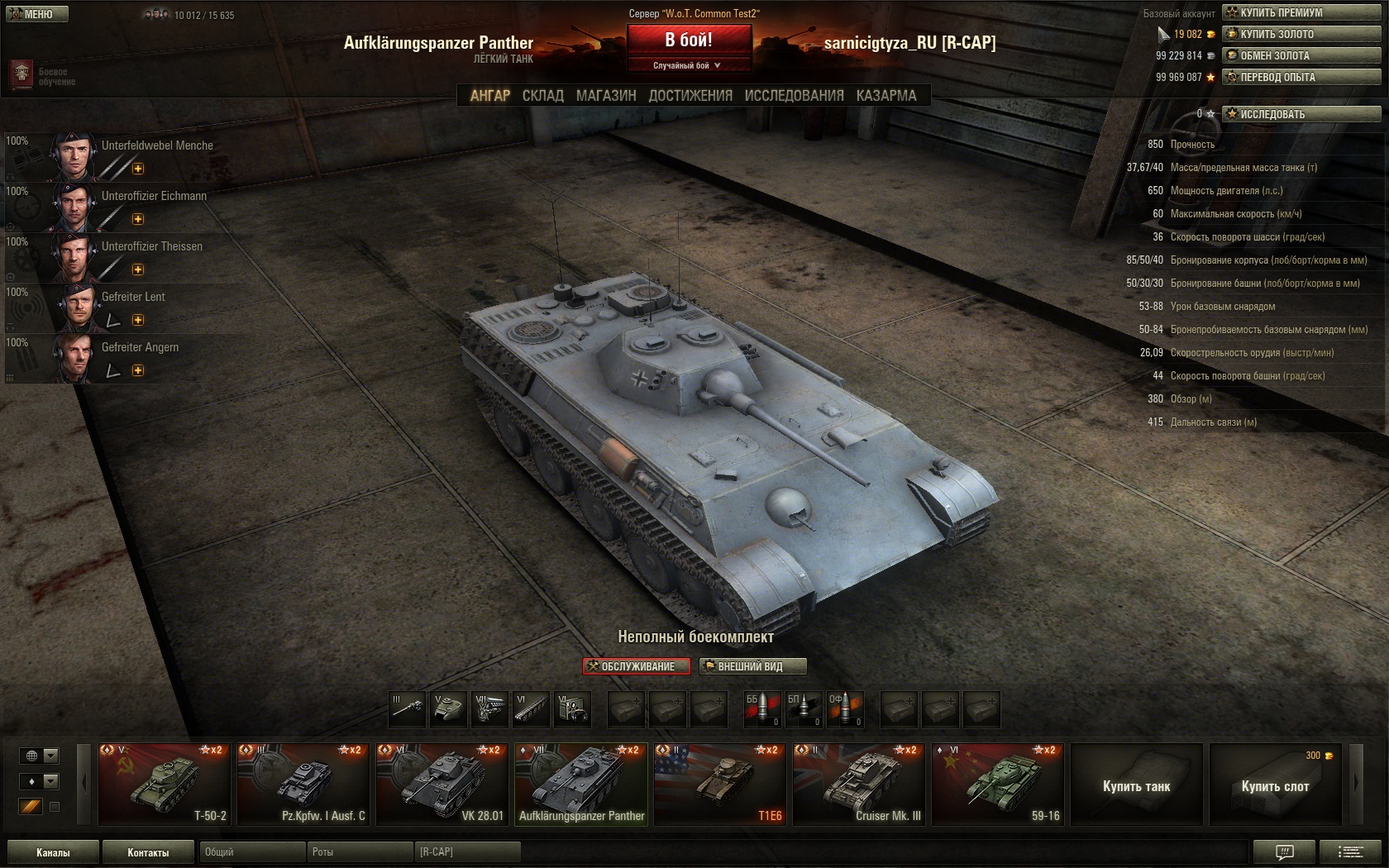Viewport: 1389px width, 868px height.
Task: Open the ОБСЛУЖИВАНИЕ service button
Action: point(636,666)
